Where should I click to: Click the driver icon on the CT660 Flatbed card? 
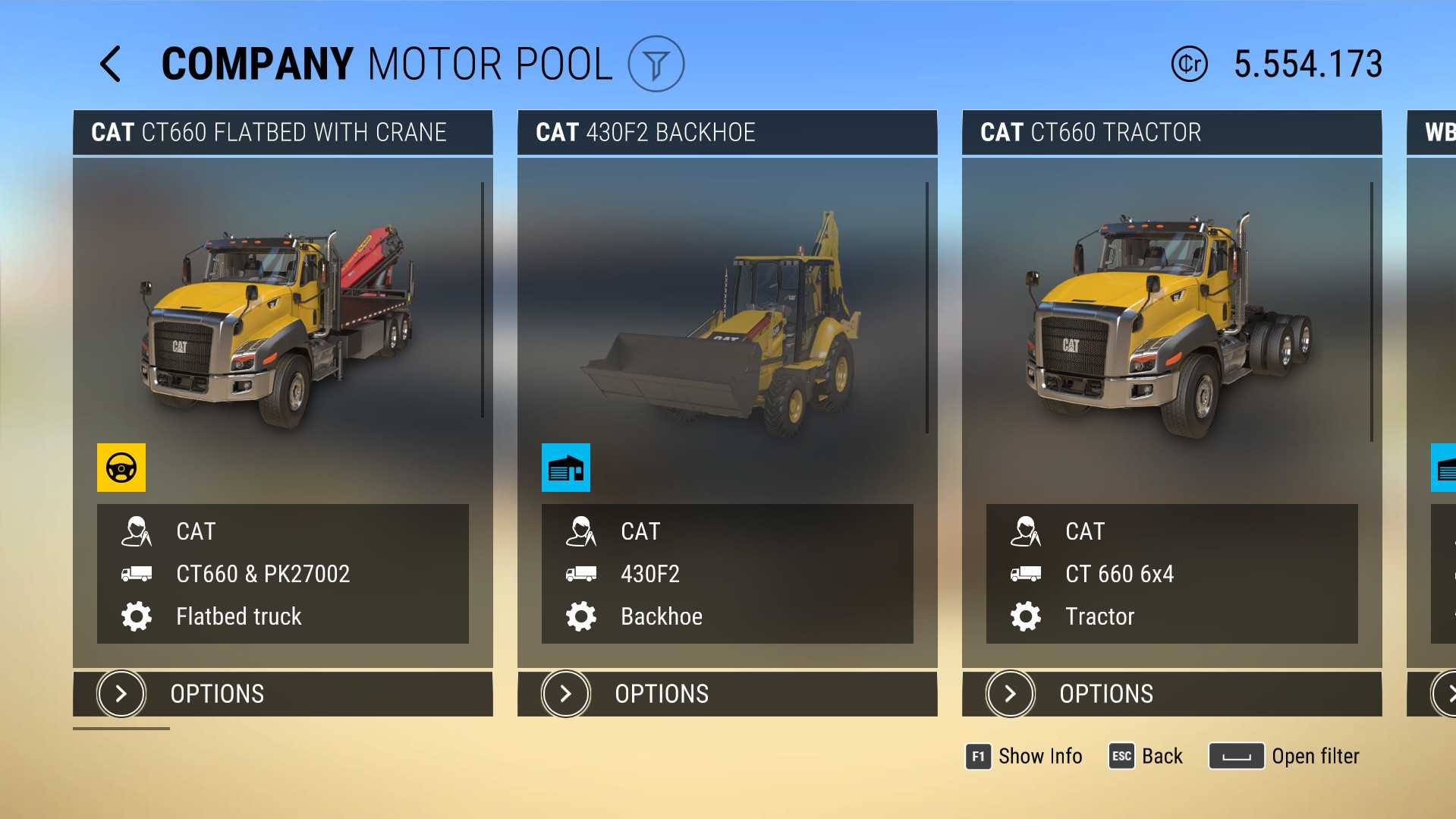point(137,531)
